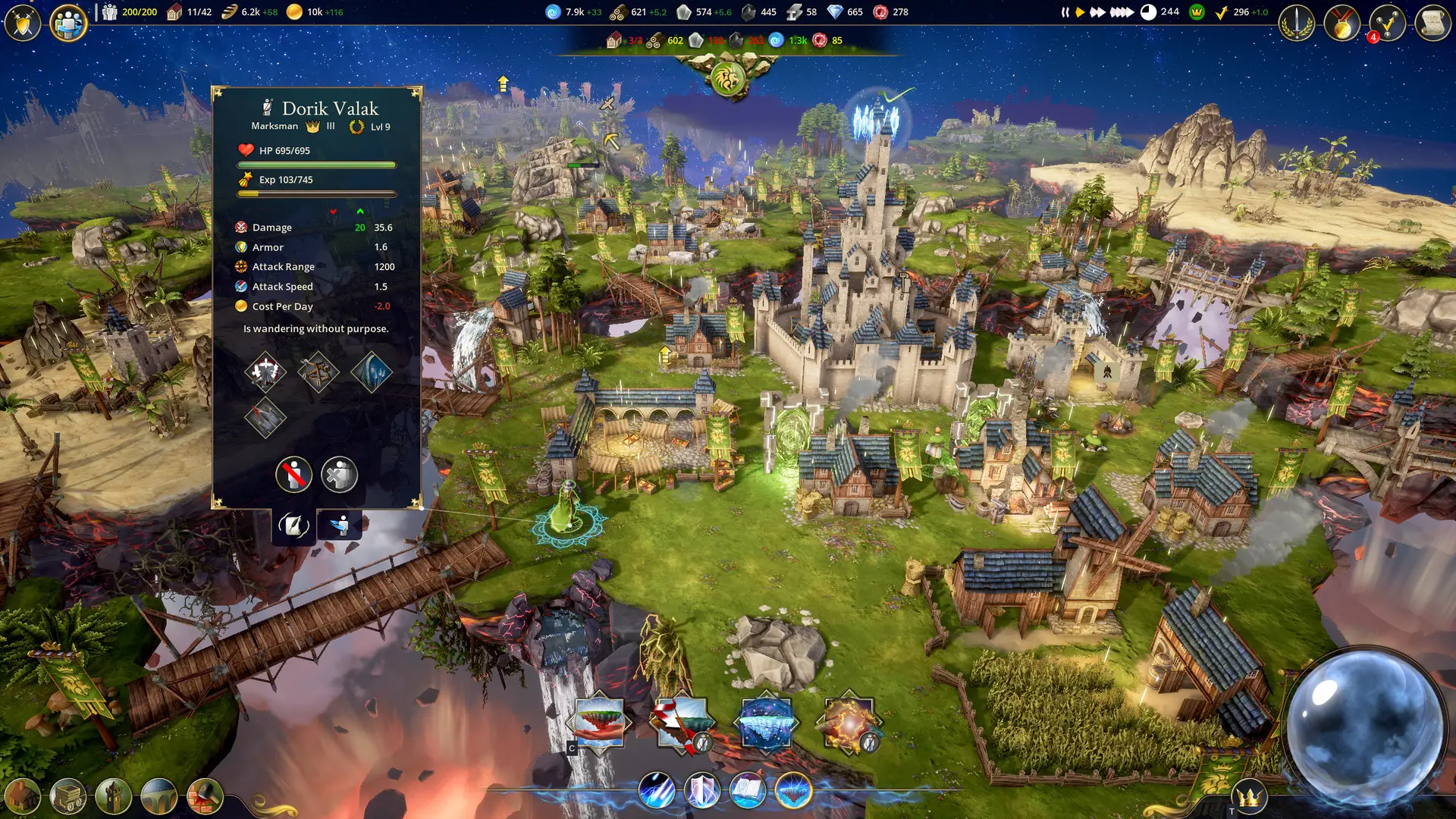Choose the meteor streak spell category
The height and width of the screenshot is (819, 1456).
pos(657,790)
